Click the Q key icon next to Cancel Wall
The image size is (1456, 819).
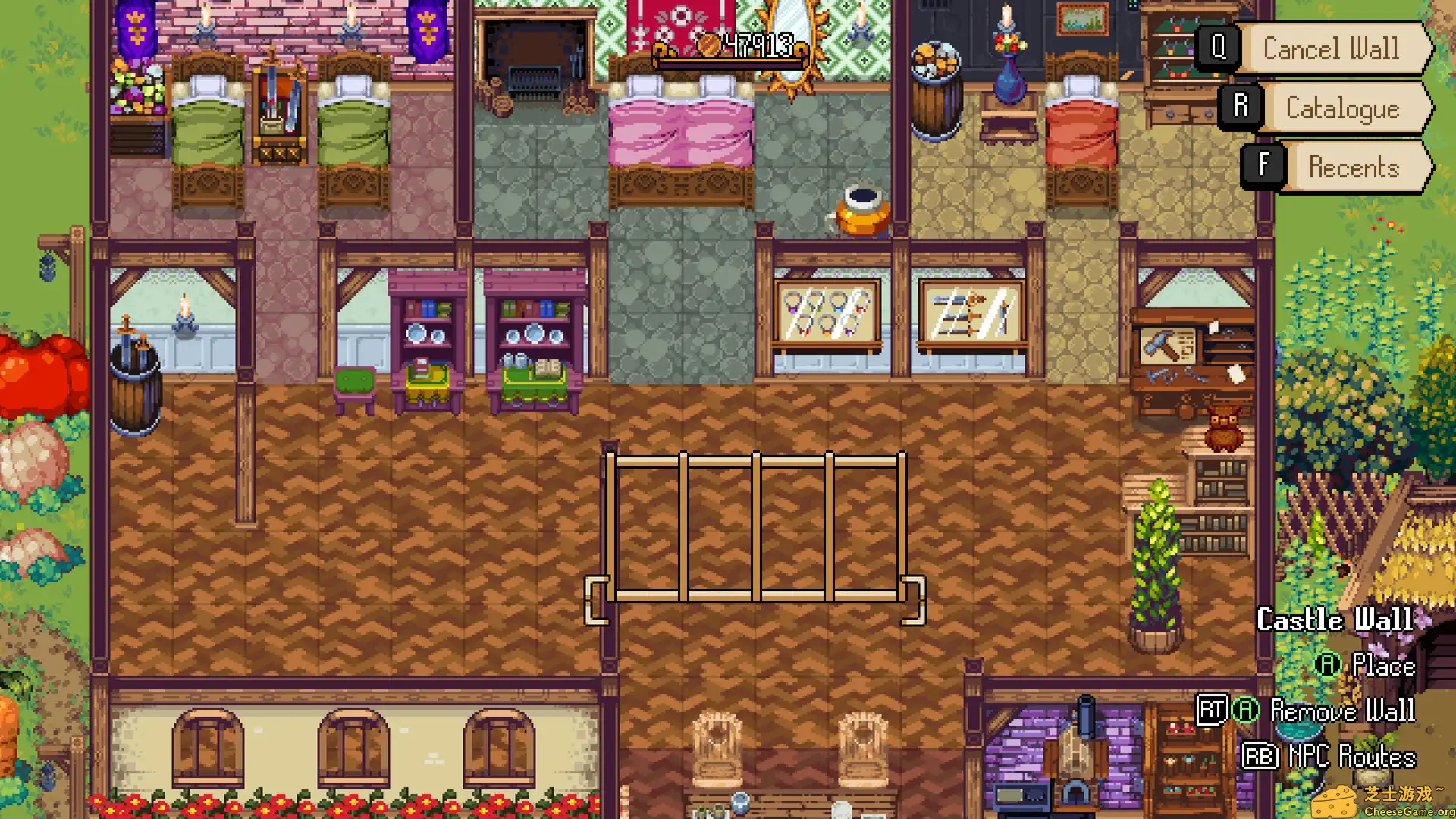click(x=1219, y=49)
